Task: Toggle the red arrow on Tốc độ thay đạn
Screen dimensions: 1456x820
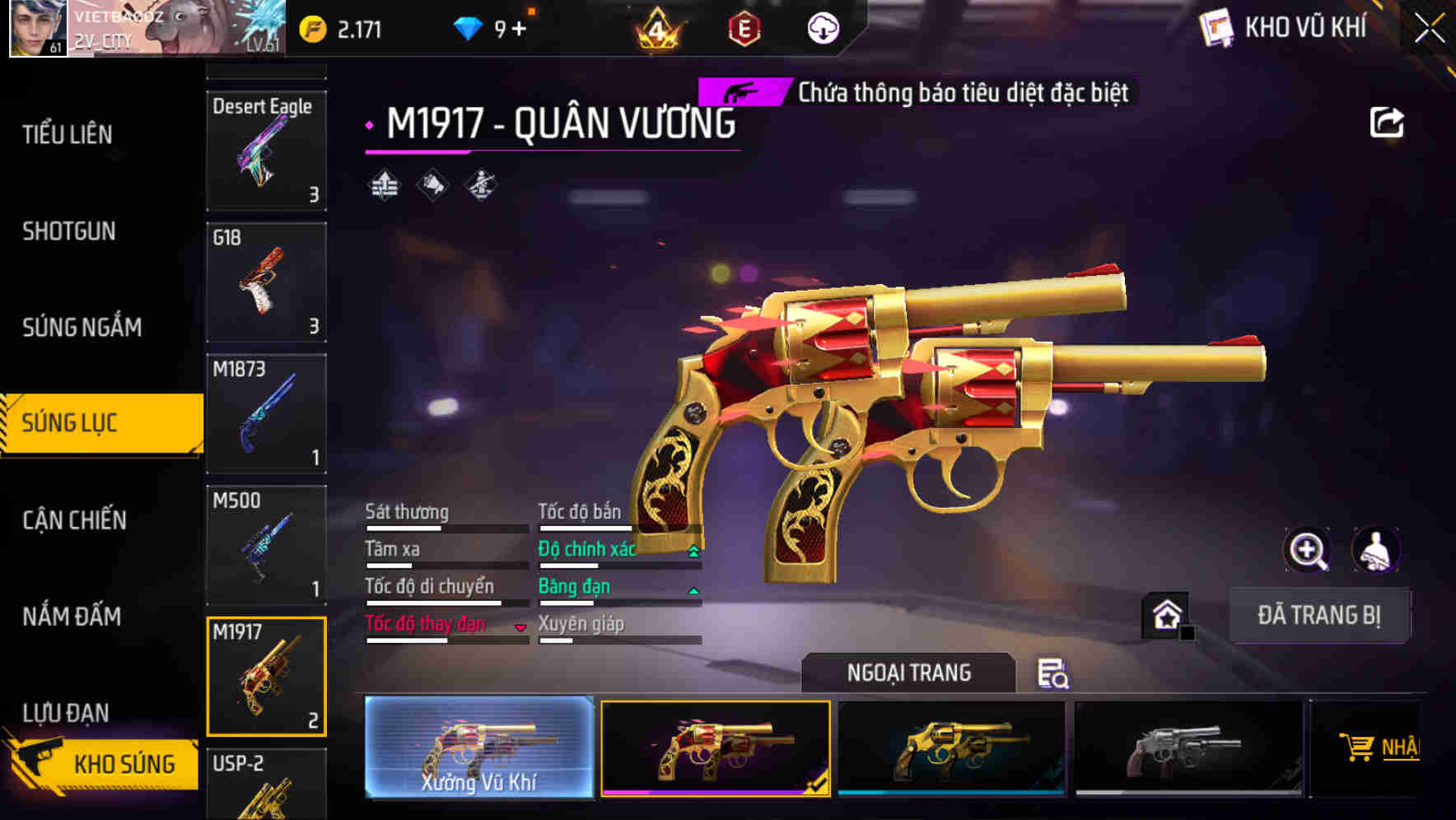Action: coord(521,627)
